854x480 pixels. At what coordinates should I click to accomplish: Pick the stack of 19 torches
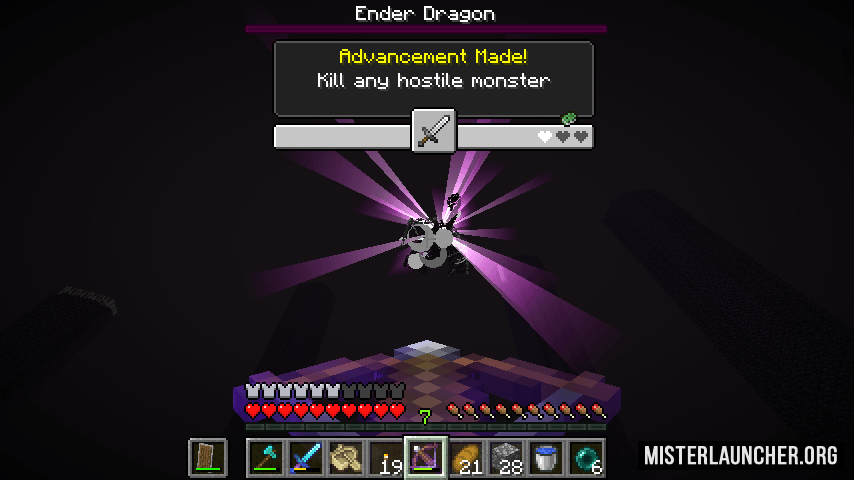click(386, 457)
